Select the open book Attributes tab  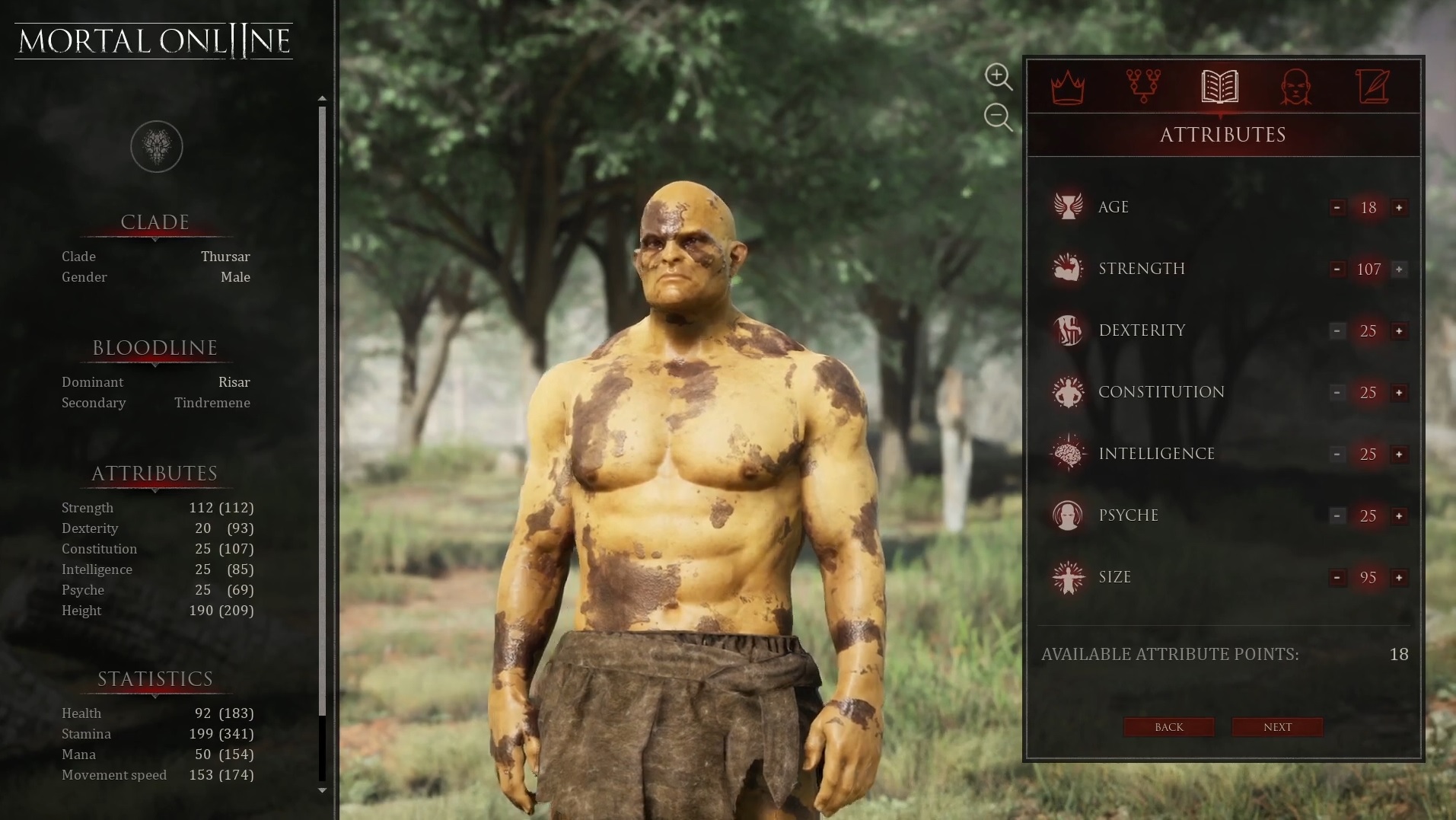(1219, 87)
